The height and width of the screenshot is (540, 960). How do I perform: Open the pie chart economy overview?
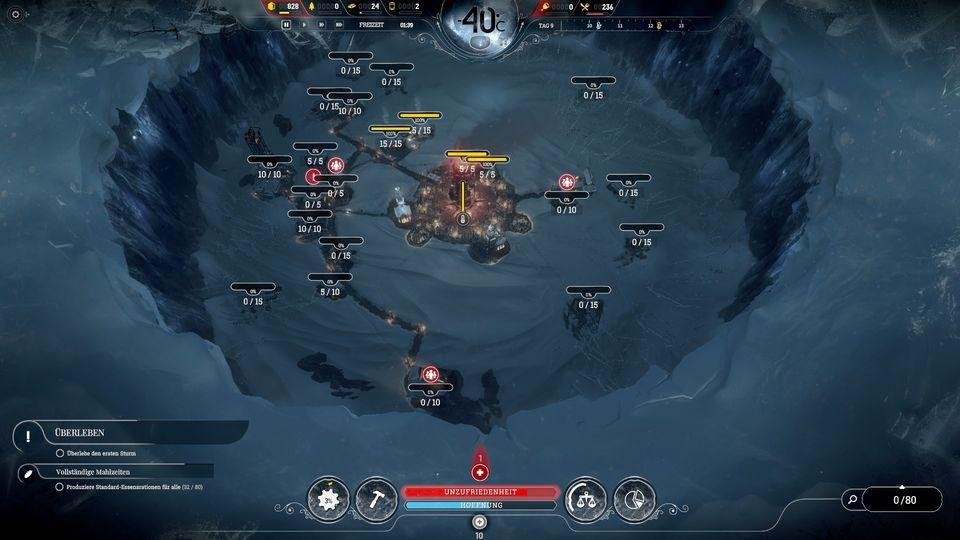click(634, 498)
